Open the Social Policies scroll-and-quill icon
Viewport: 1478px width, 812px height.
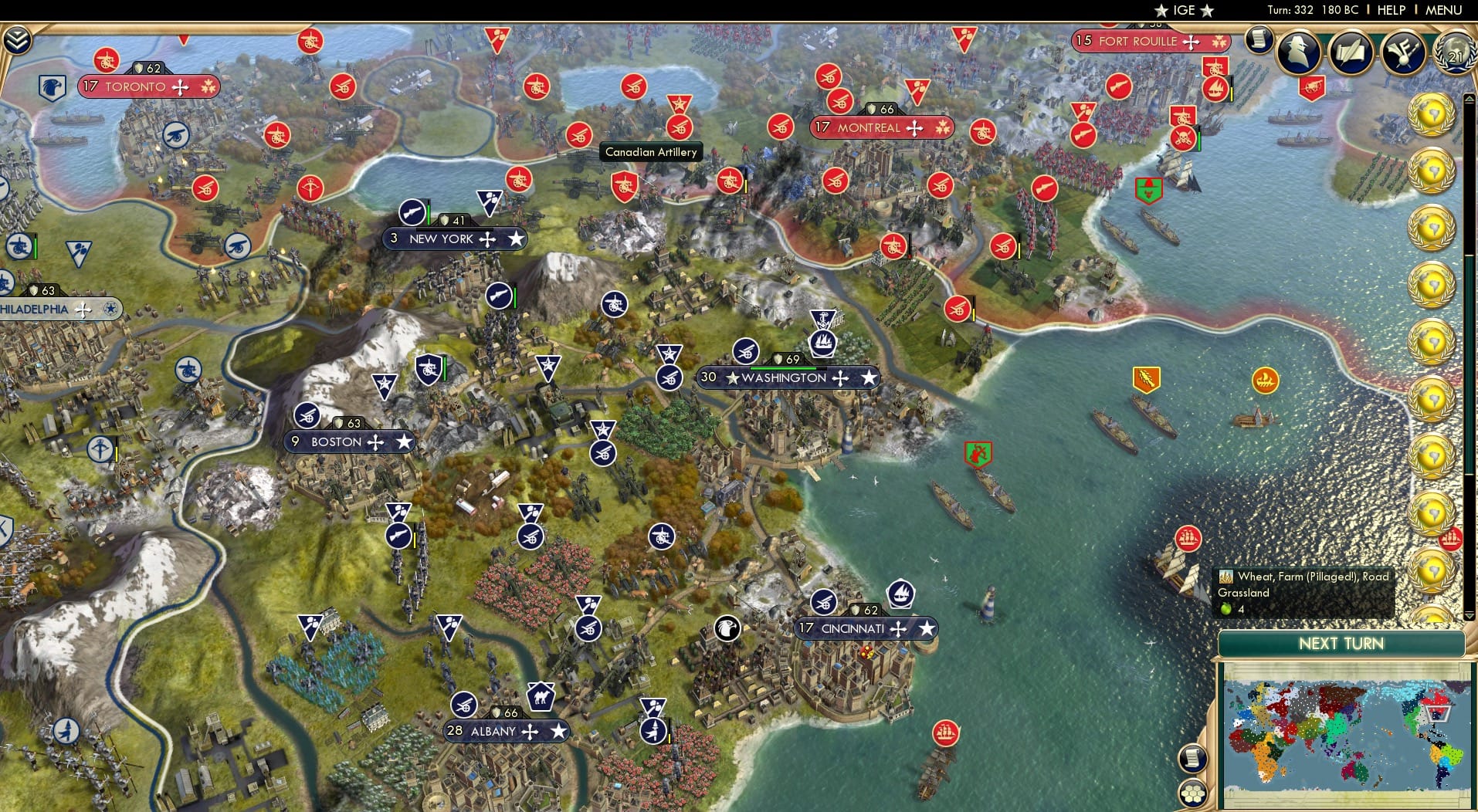tap(1353, 52)
